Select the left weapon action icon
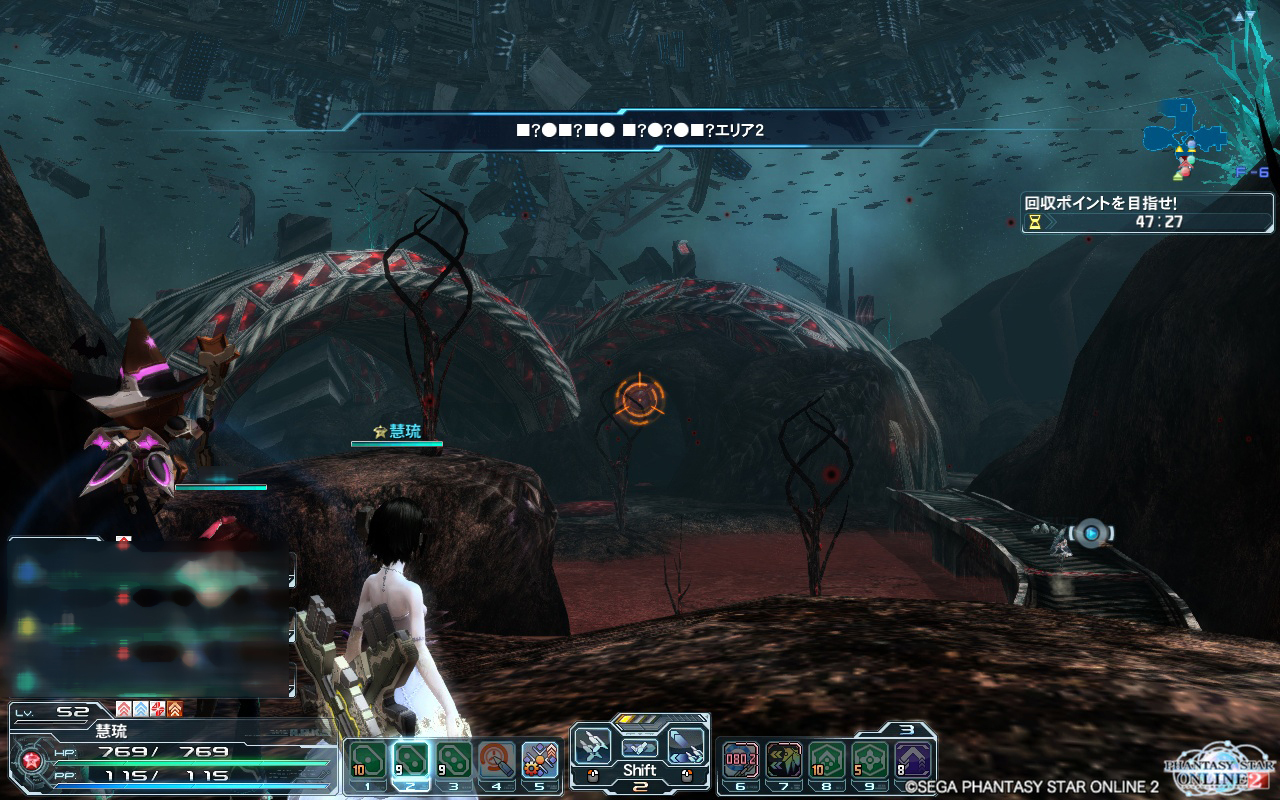Image resolution: width=1280 pixels, height=800 pixels. 593,744
